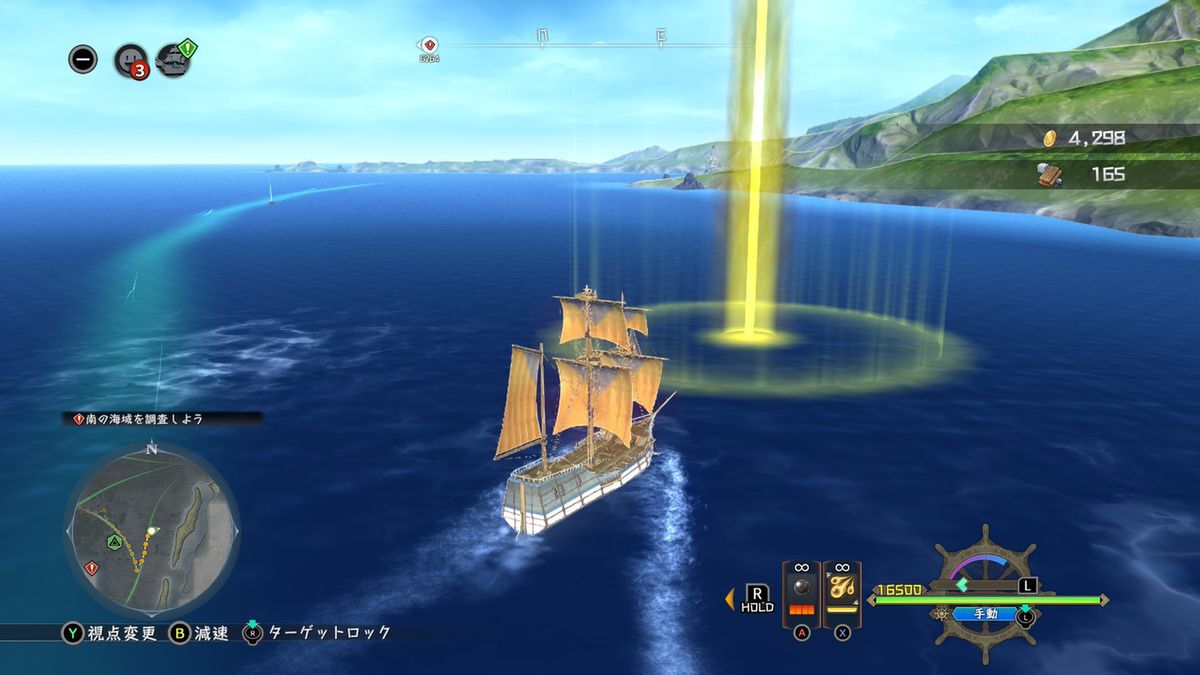Open the face icon with red 3 badge
The height and width of the screenshot is (675, 1200).
pyautogui.click(x=131, y=60)
